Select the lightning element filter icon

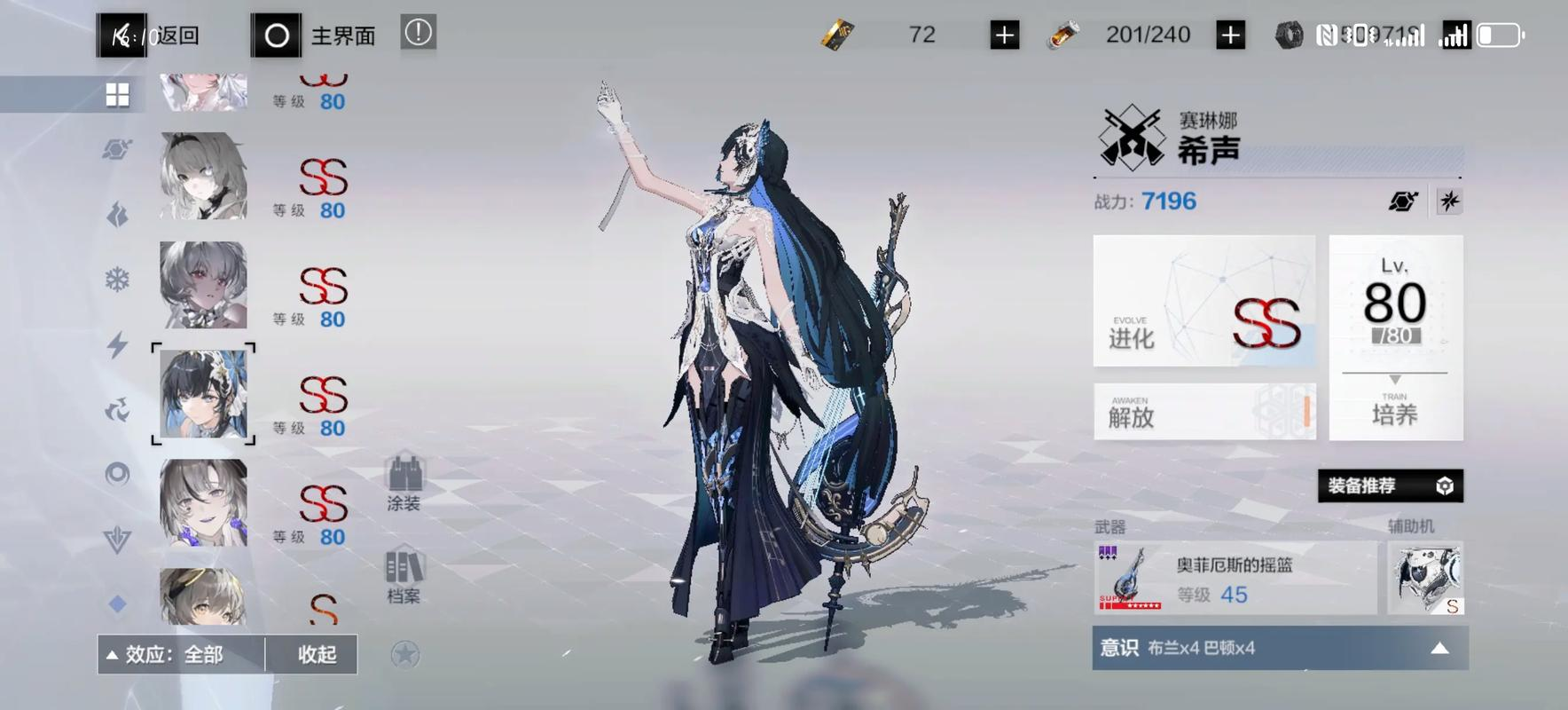click(x=117, y=344)
